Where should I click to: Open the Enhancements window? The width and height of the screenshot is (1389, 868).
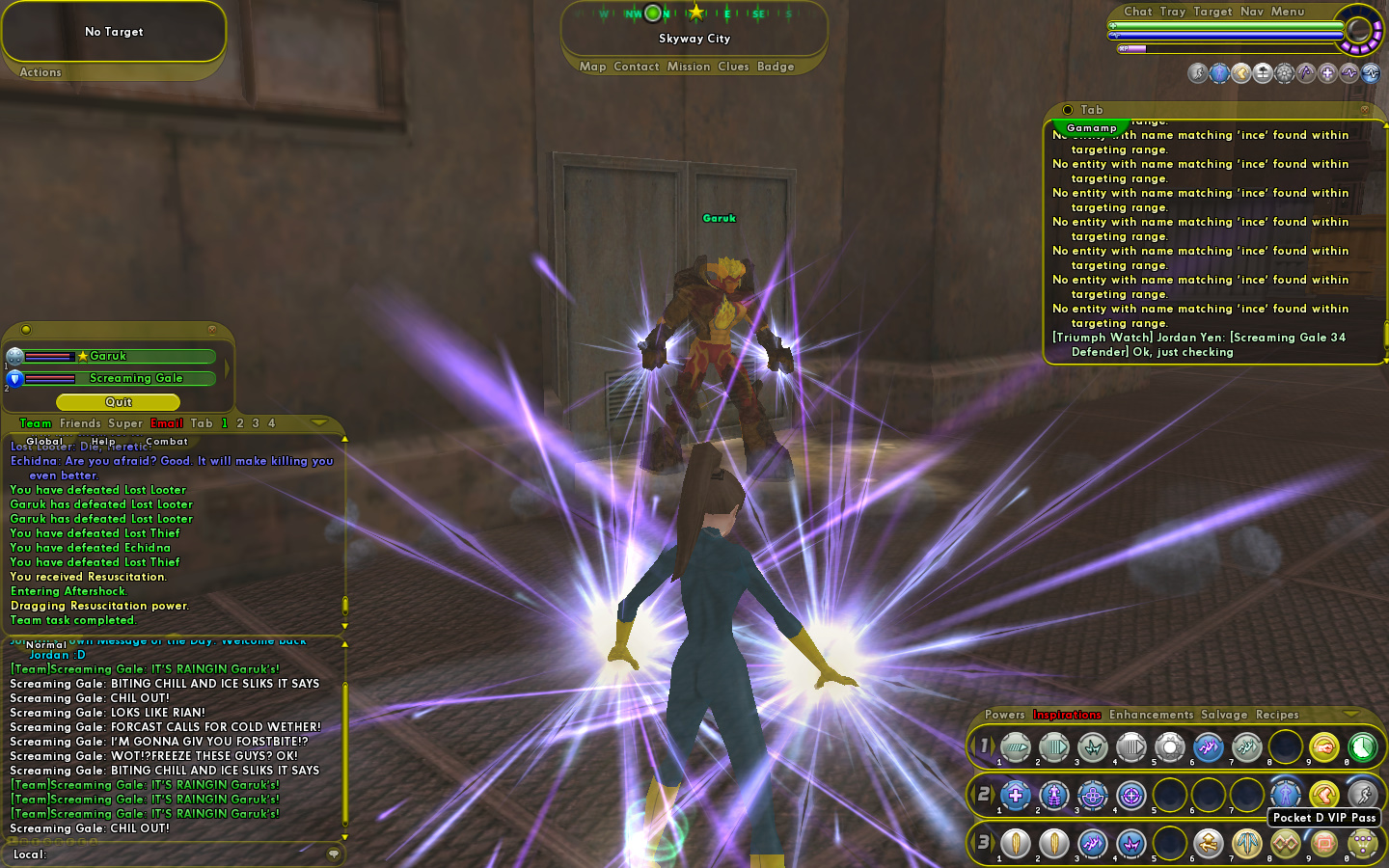point(1151,715)
